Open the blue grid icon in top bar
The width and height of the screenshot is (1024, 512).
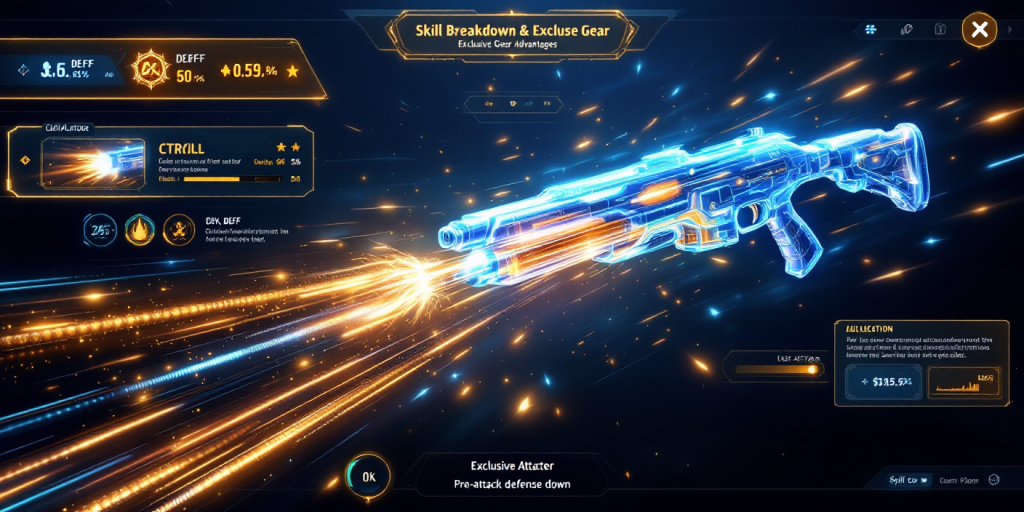[x=871, y=31]
